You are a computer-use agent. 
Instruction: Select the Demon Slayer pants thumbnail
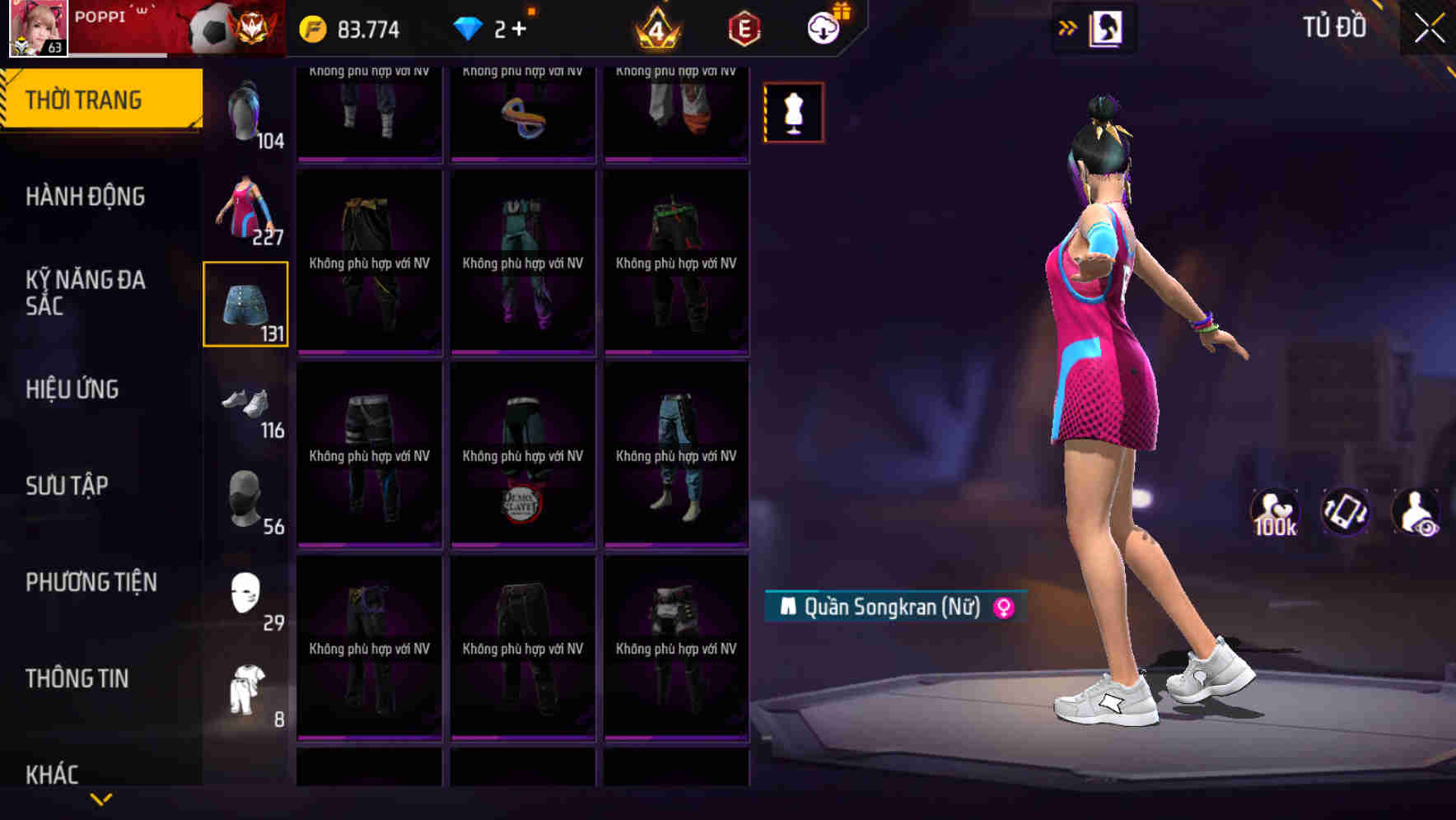point(522,455)
